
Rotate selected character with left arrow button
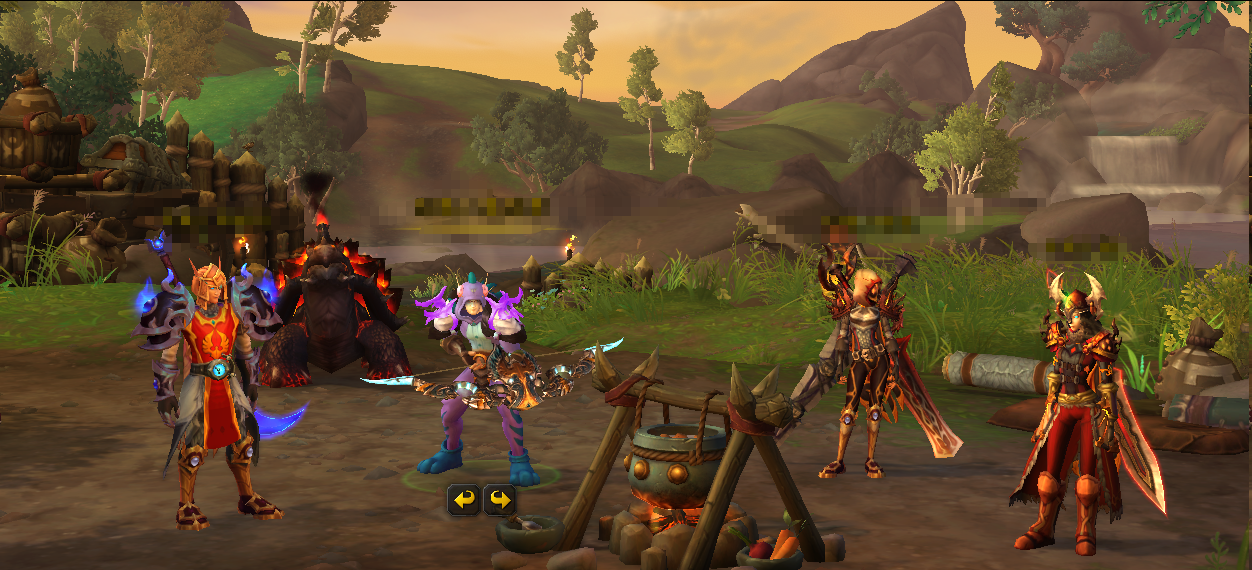pyautogui.click(x=462, y=499)
